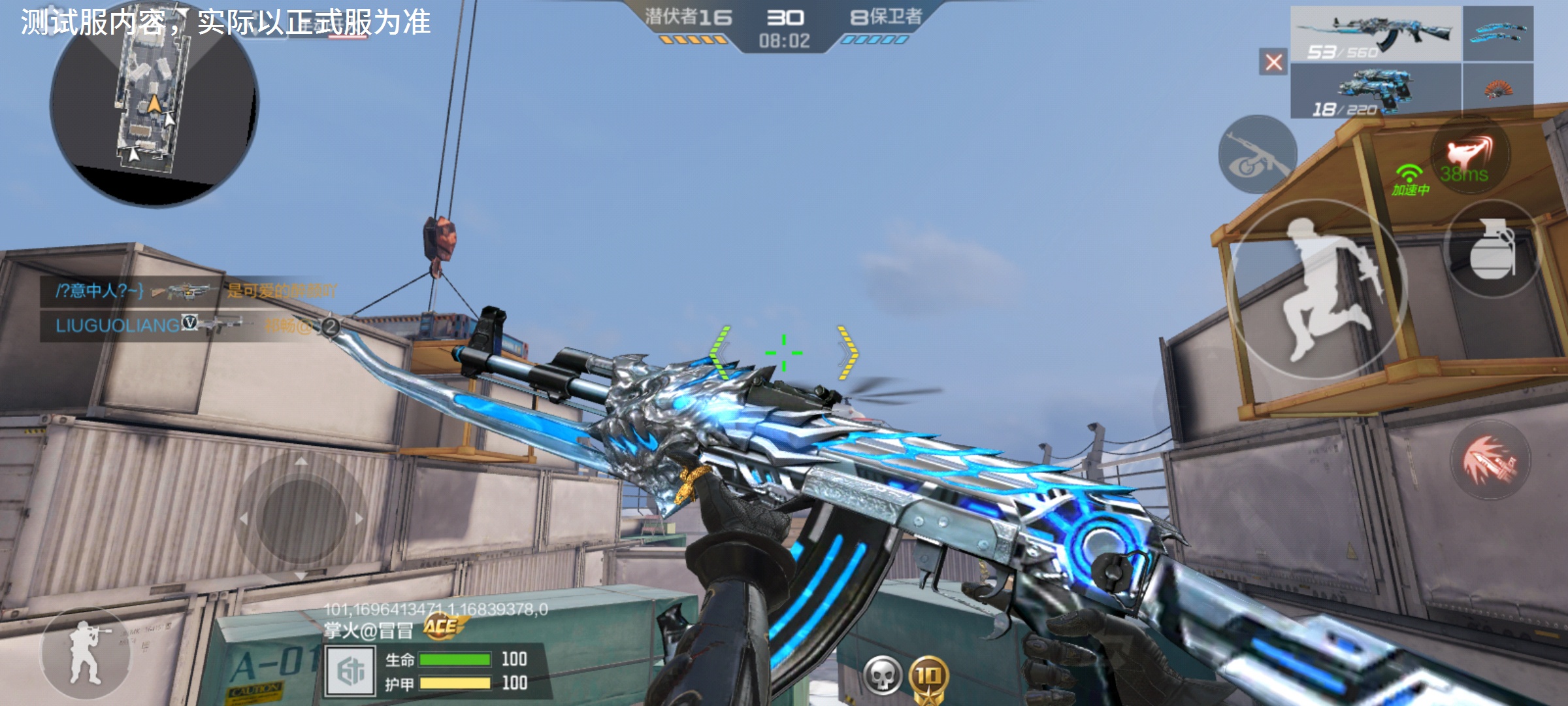Tap the circular minimap
Viewport: 1568px width, 706px height.
click(154, 105)
